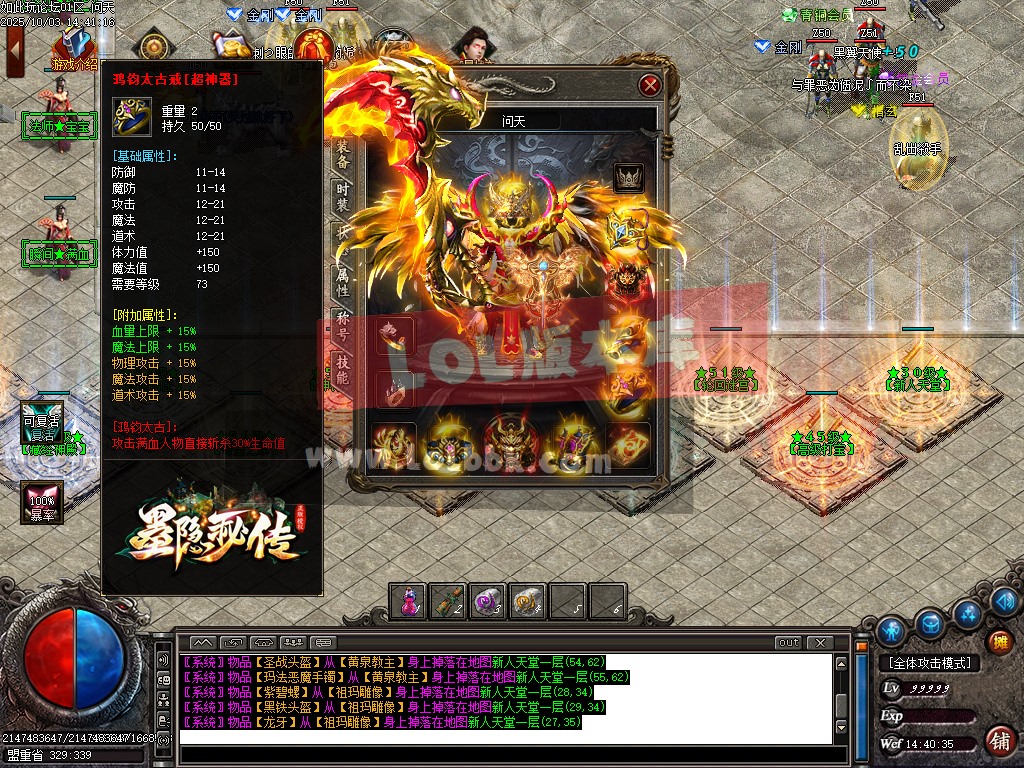
Task: Open the 称号 titles tab
Action: 342,324
